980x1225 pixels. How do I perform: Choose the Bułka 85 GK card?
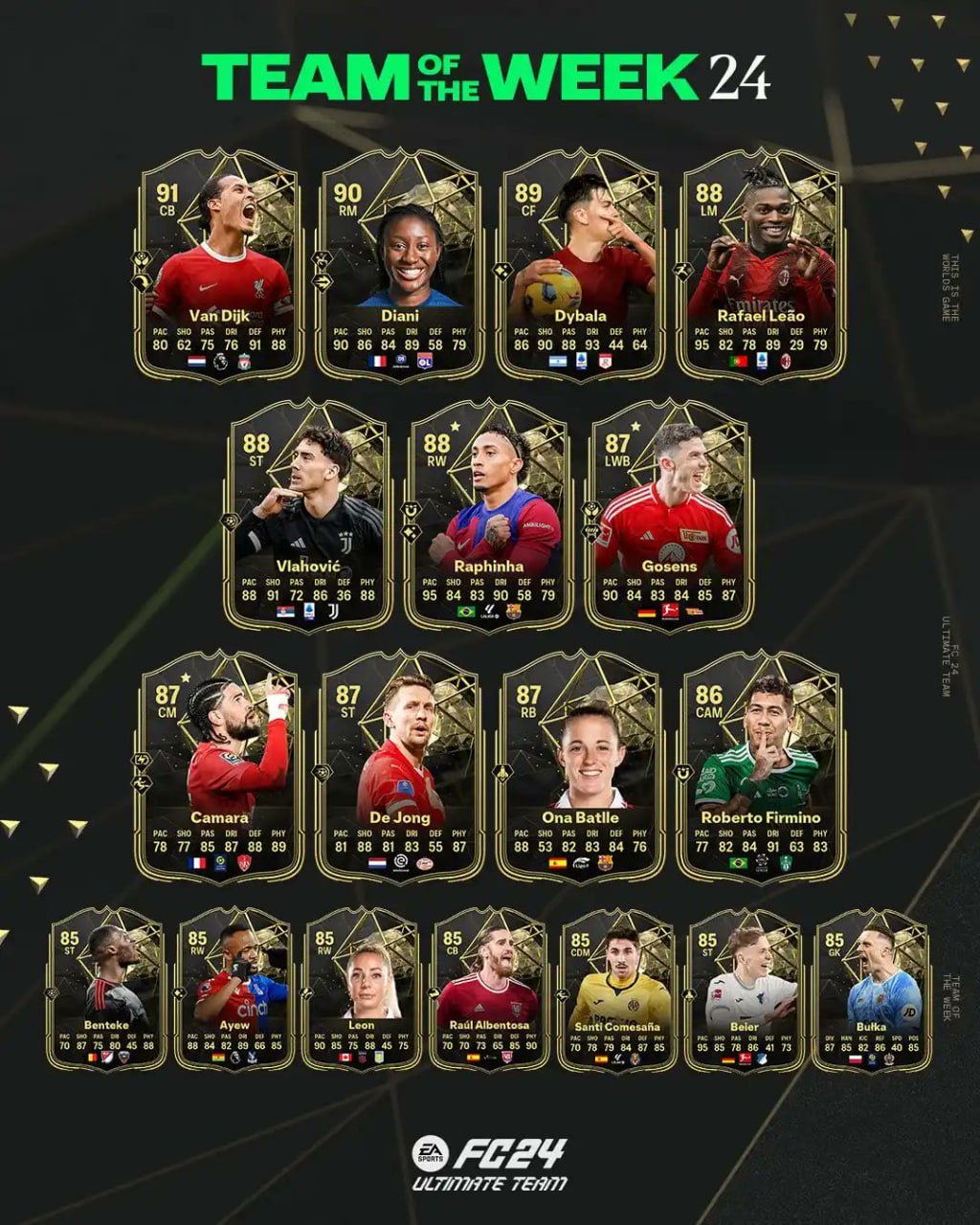(872, 989)
